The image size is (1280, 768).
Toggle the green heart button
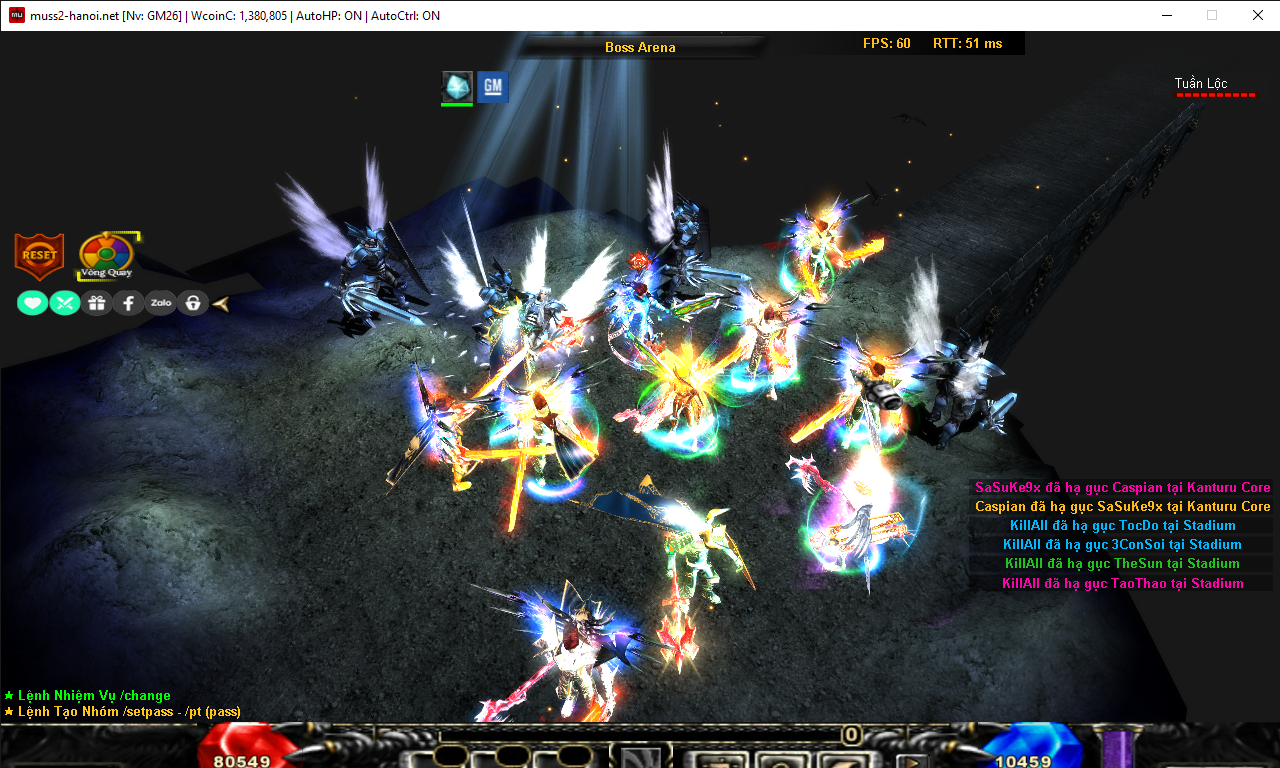coord(32,303)
